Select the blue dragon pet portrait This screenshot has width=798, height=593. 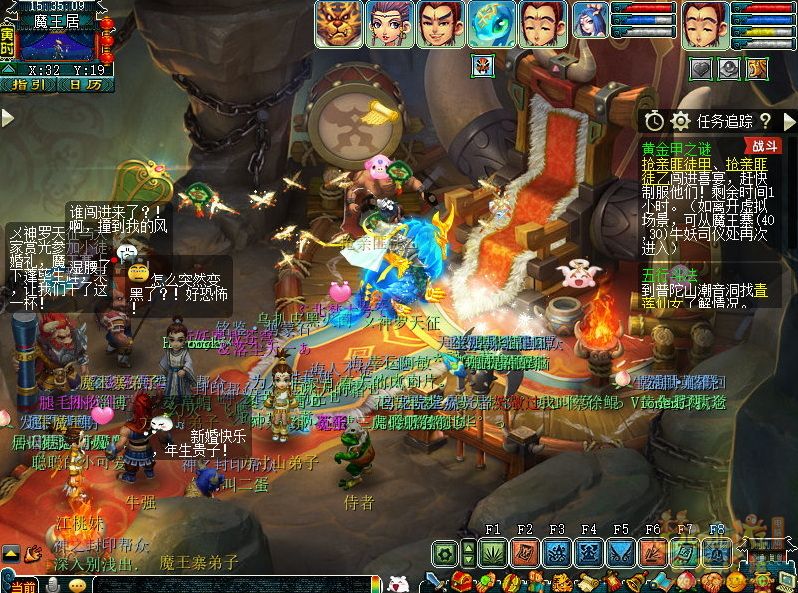(492, 24)
